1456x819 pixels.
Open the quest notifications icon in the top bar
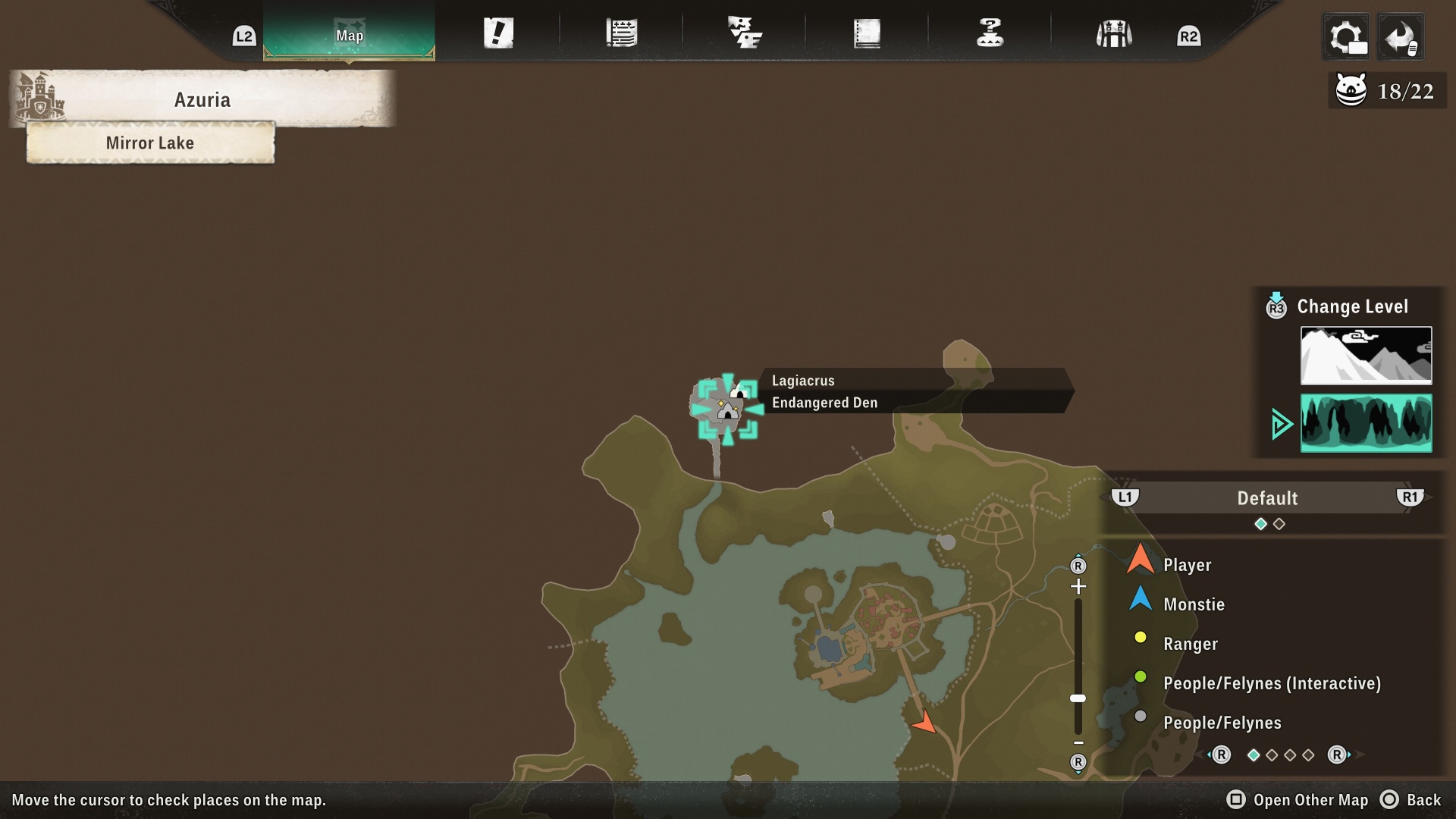498,33
